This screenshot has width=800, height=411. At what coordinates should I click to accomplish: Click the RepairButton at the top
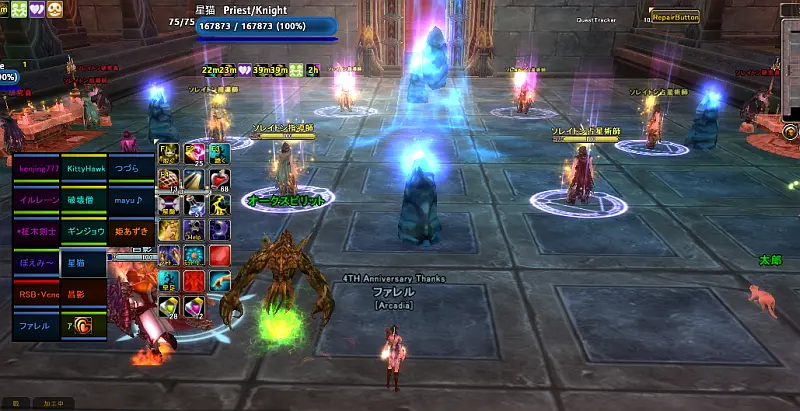tap(675, 17)
